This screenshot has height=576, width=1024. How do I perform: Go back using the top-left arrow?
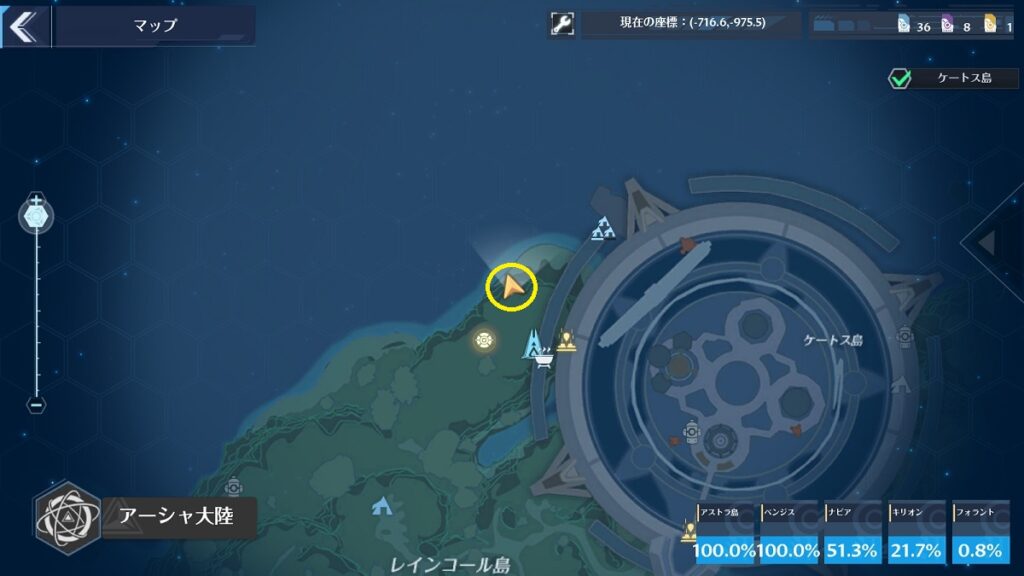[x=21, y=26]
